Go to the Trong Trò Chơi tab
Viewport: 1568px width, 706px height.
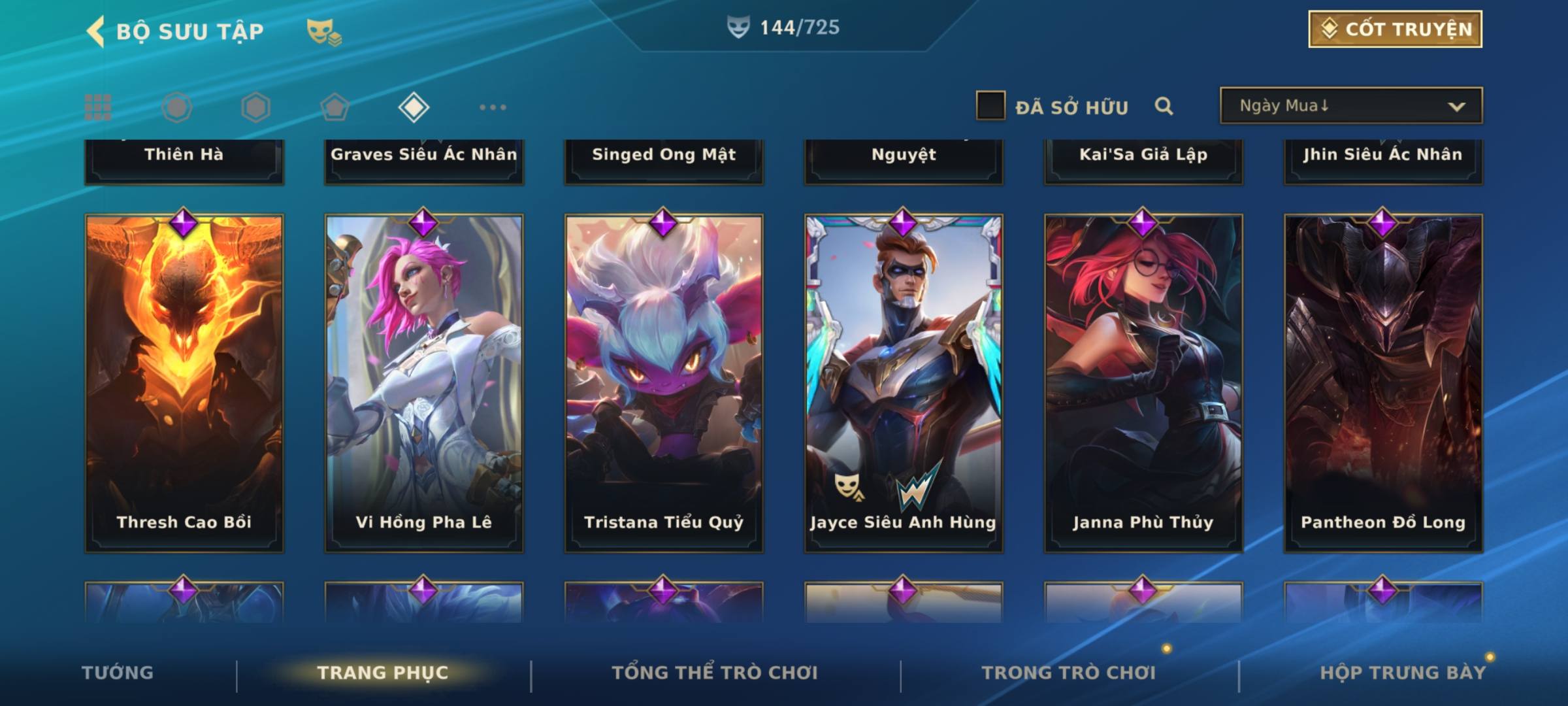[x=1069, y=673]
